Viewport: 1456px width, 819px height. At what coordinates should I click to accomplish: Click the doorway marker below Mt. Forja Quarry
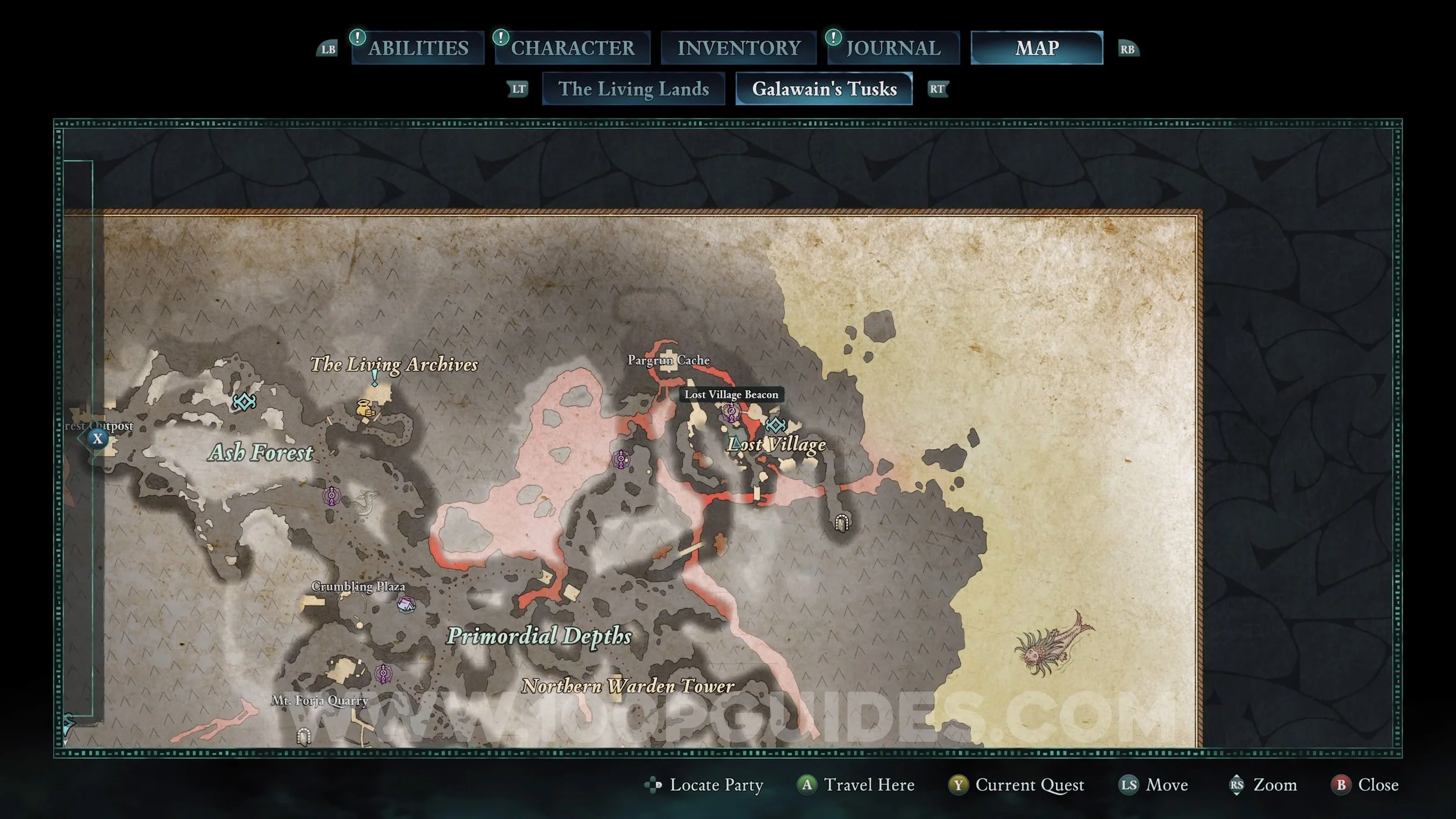[303, 737]
